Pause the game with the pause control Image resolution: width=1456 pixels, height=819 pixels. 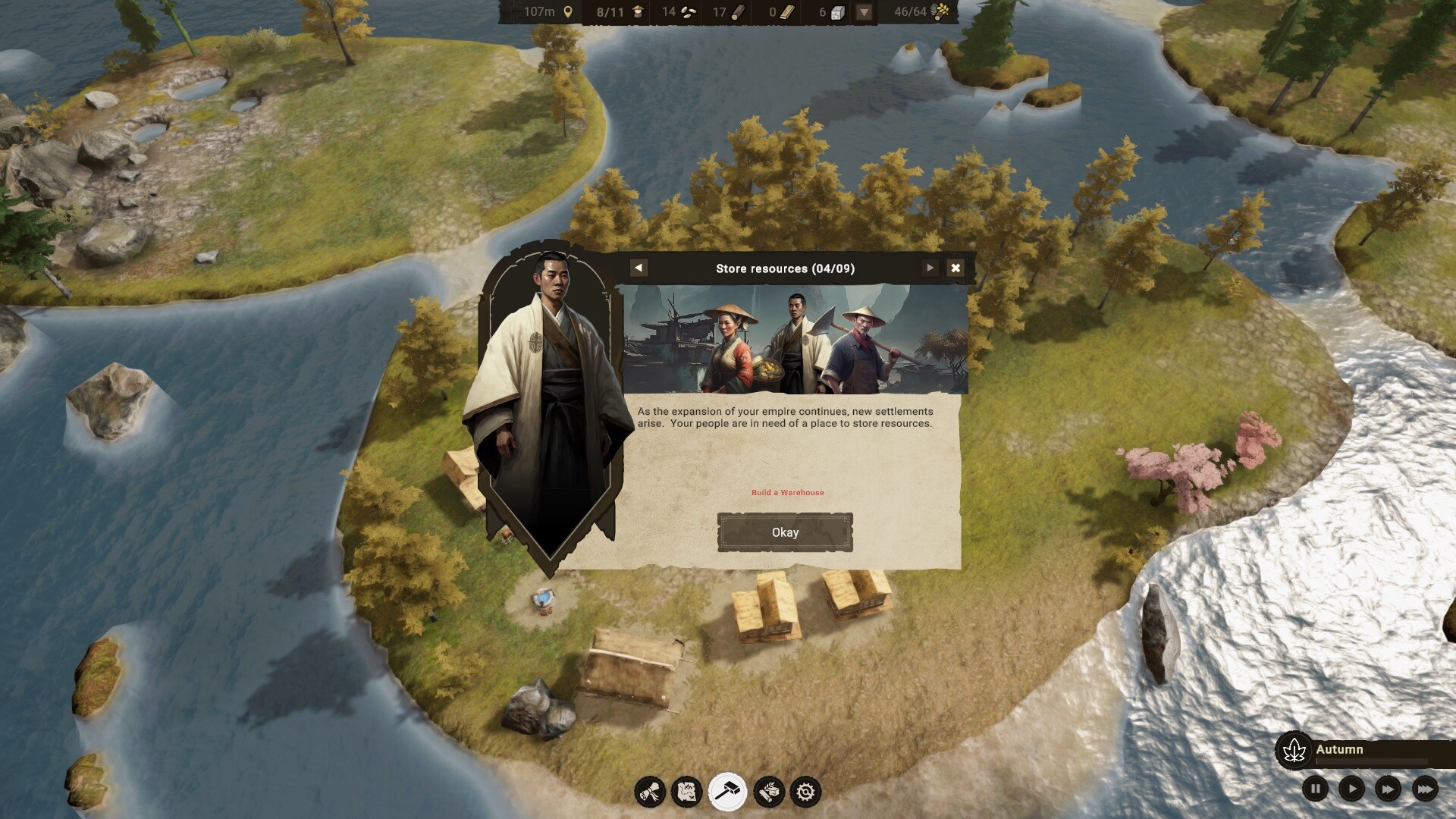tap(1314, 789)
